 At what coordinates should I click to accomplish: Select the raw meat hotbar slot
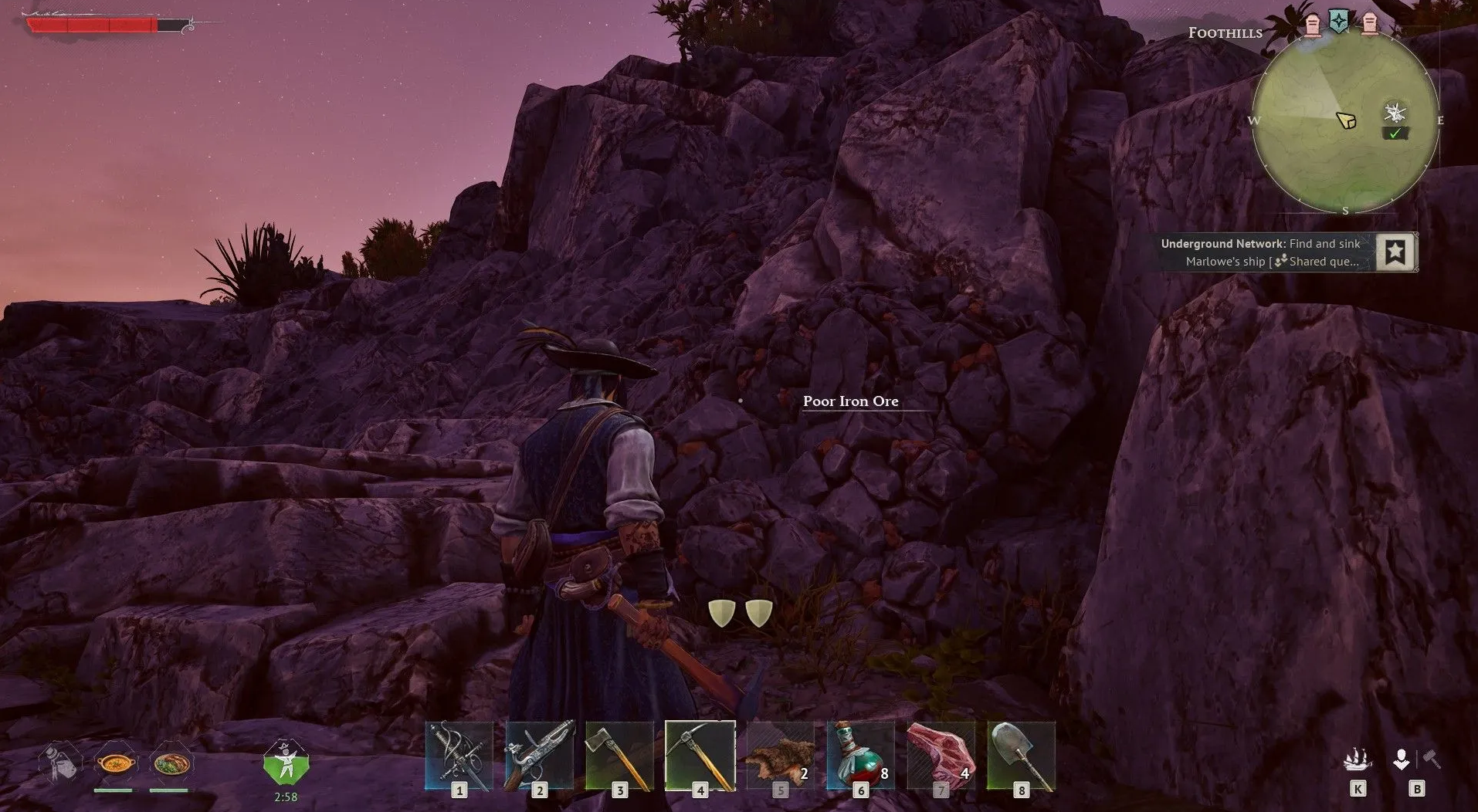click(x=941, y=756)
